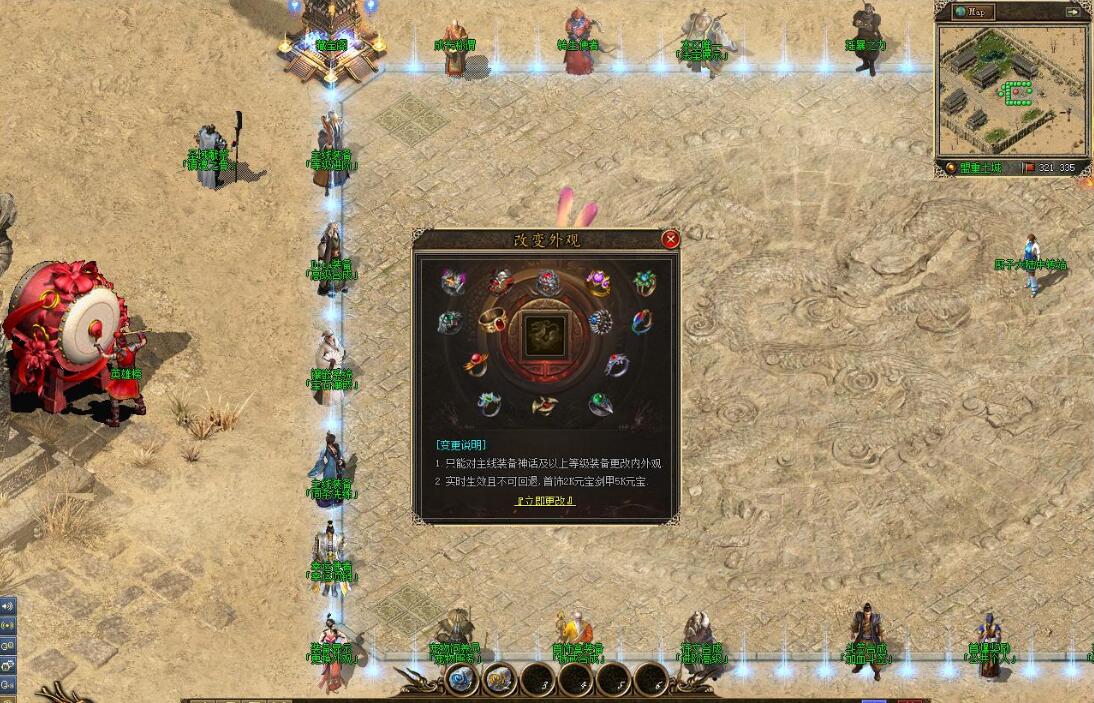Pick the gold ring with purple gem

599,281
